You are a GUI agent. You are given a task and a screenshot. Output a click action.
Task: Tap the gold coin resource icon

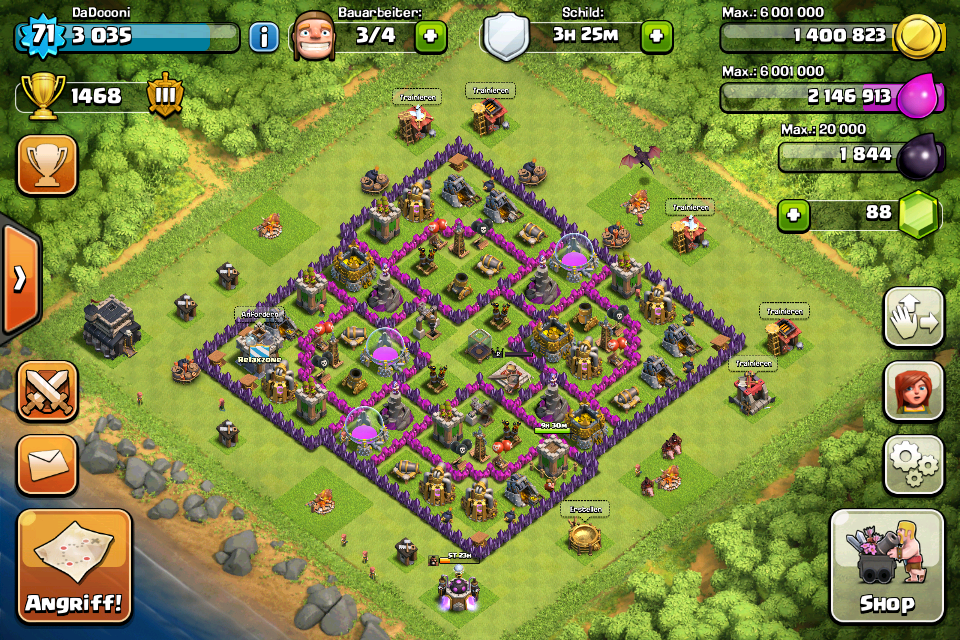tap(917, 36)
